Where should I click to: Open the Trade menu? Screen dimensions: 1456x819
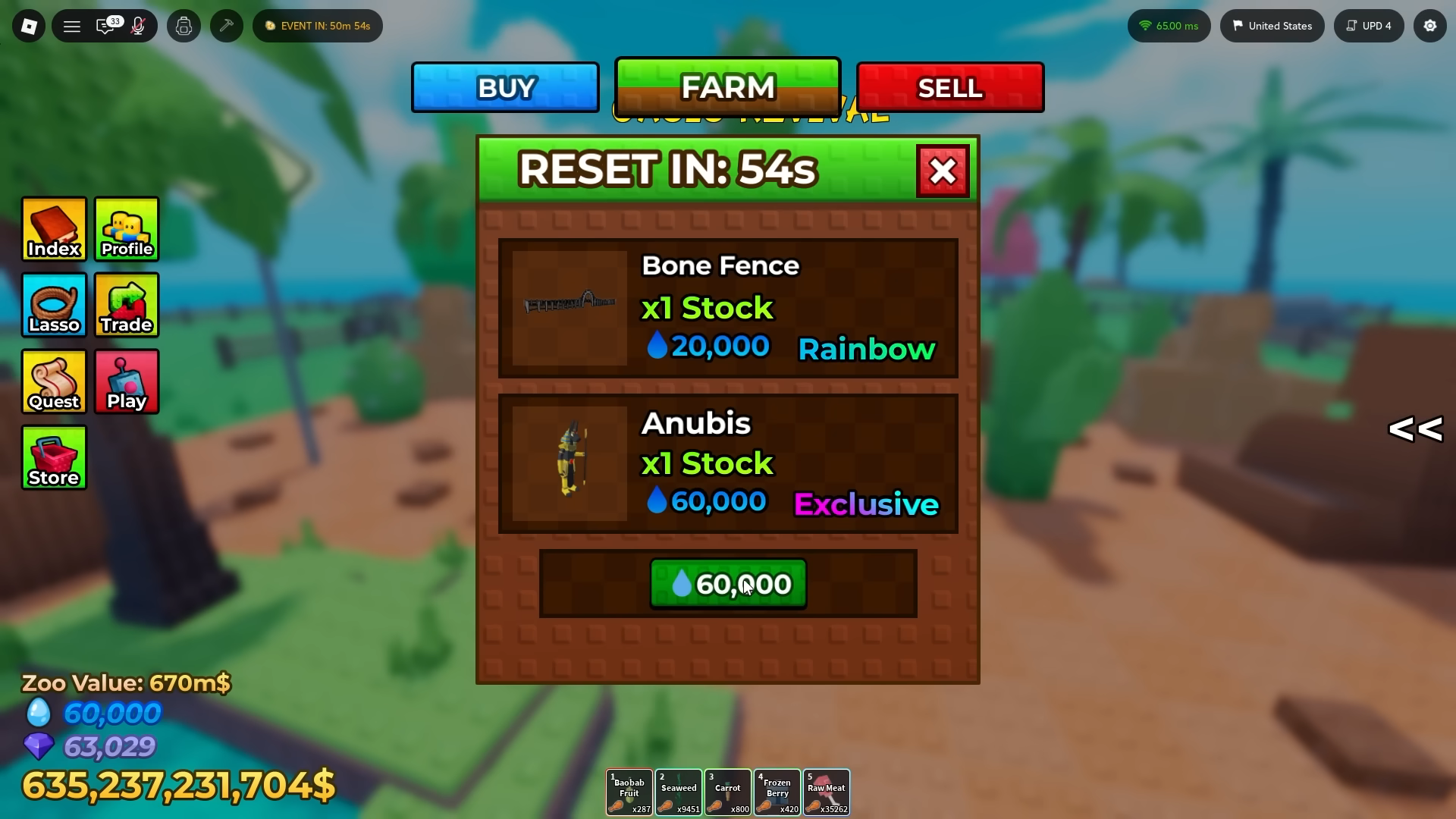click(x=126, y=305)
